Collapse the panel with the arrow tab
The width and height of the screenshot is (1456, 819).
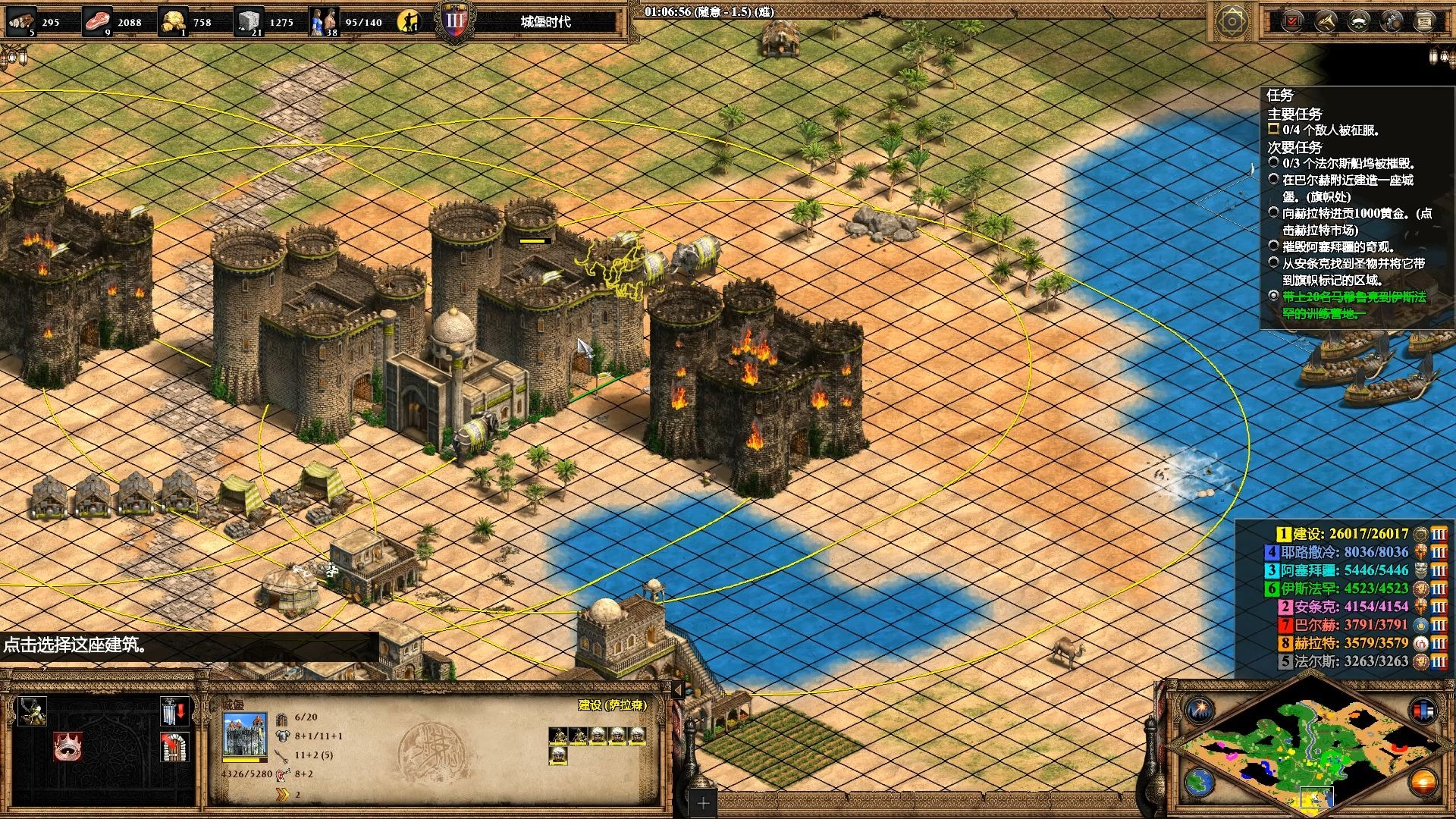pyautogui.click(x=678, y=689)
